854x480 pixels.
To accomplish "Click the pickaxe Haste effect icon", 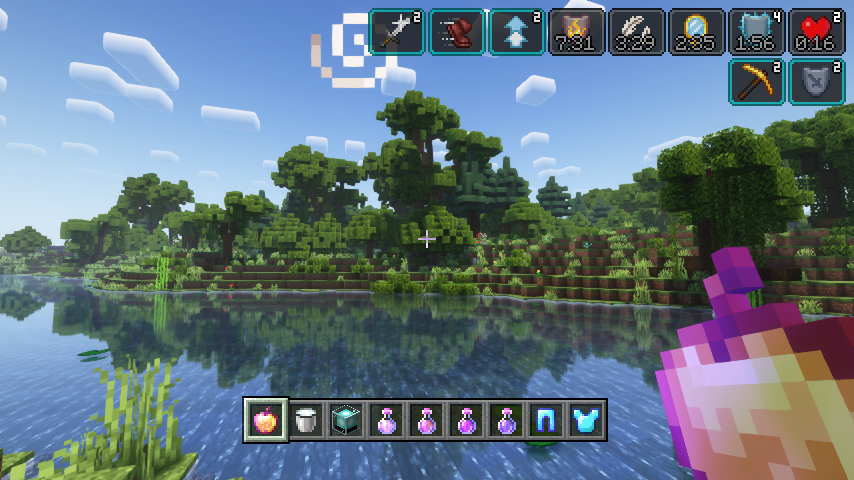I will 757,82.
